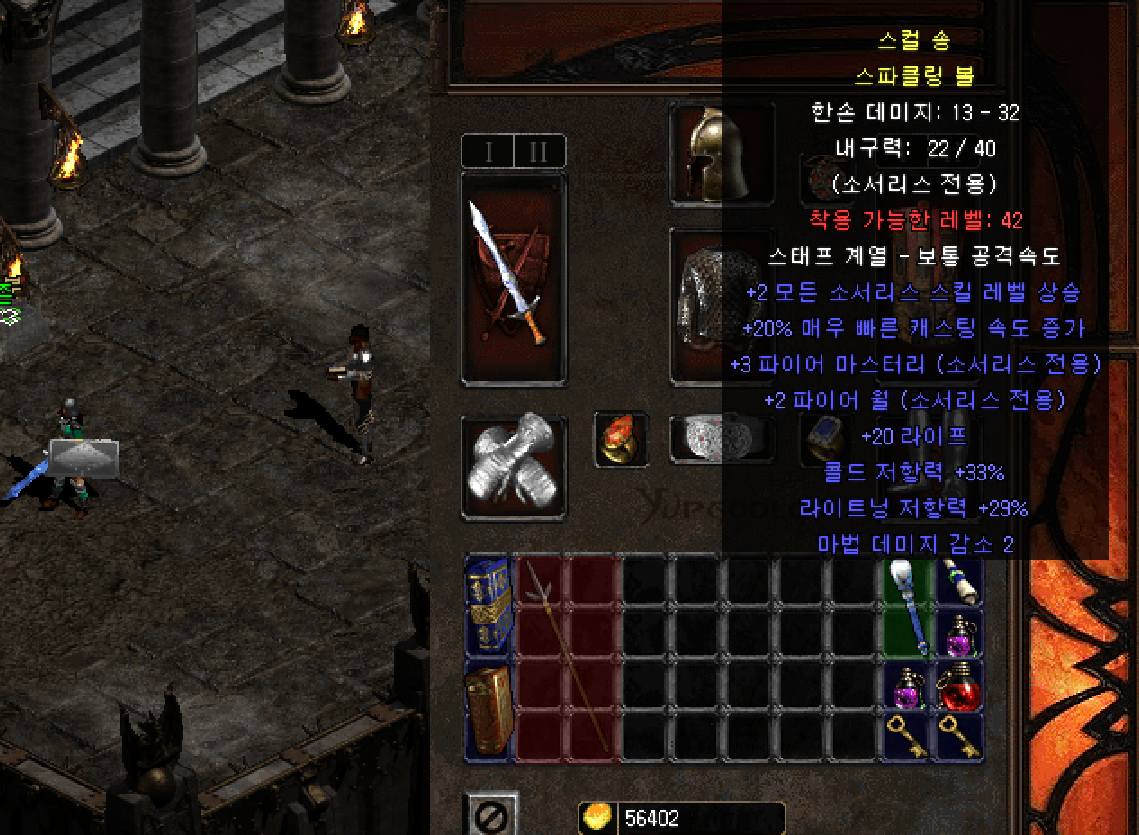Select the rolled scroll in inventory
The height and width of the screenshot is (835, 1139).
(958, 580)
